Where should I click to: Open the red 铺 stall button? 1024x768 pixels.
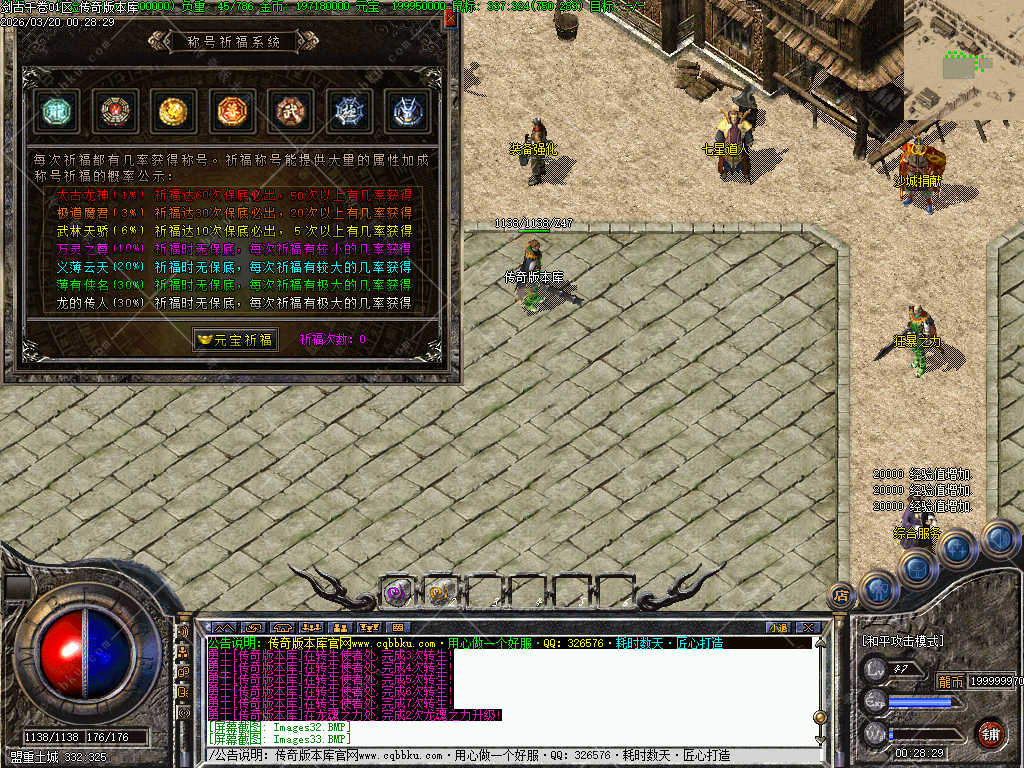click(991, 733)
